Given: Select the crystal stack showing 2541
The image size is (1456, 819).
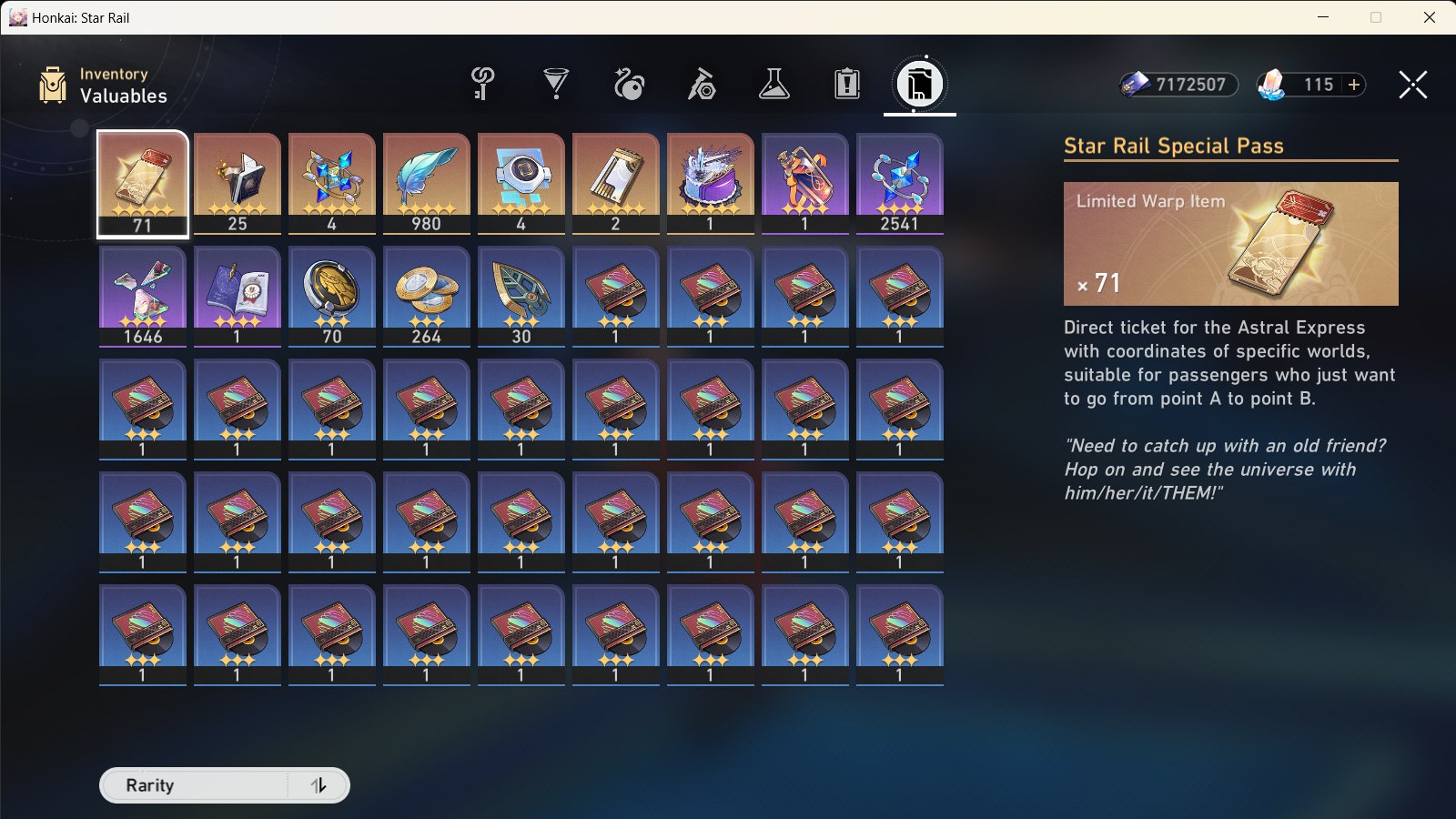Looking at the screenshot, I should (x=899, y=182).
